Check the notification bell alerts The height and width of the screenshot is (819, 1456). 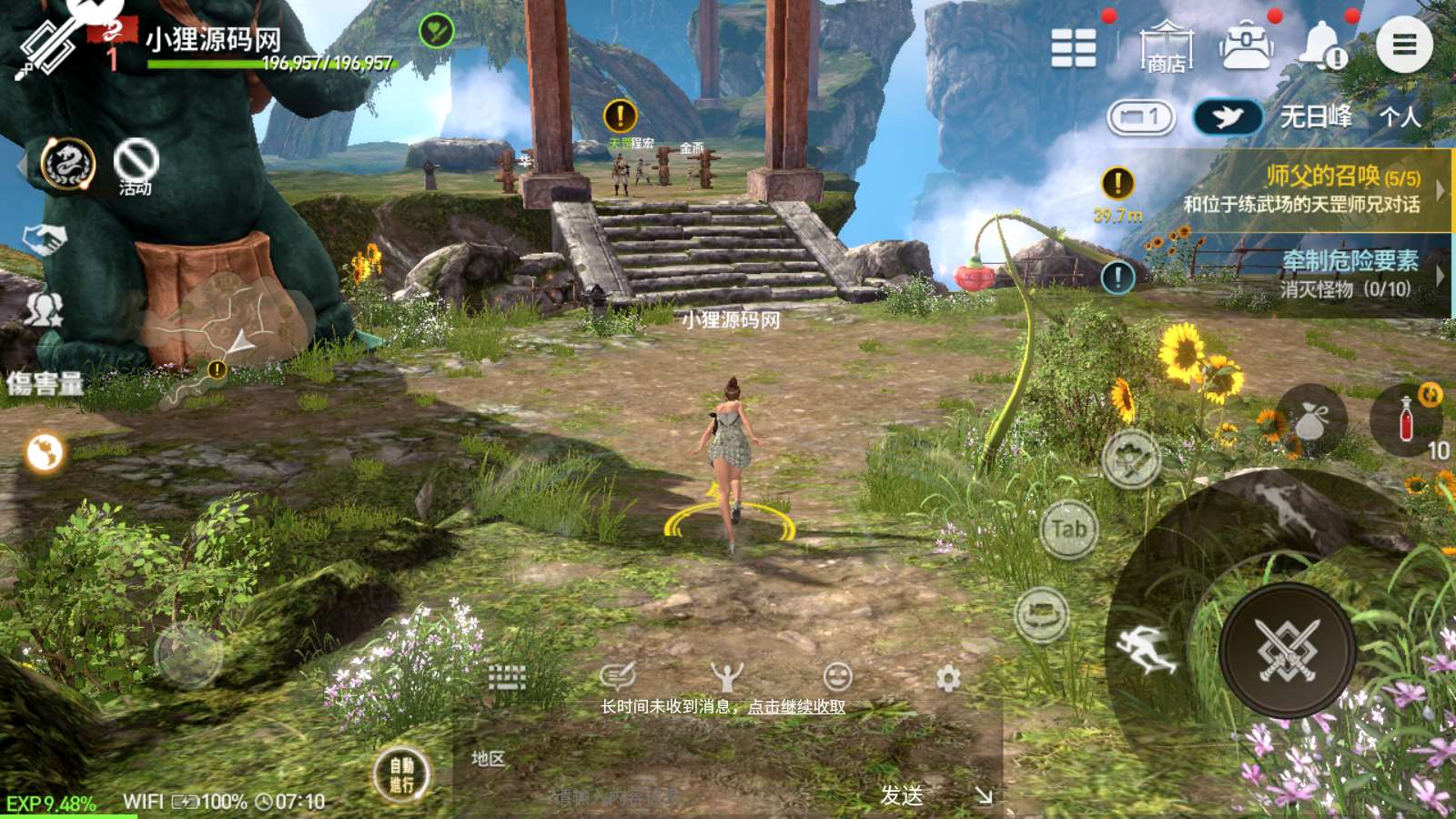point(1322,45)
